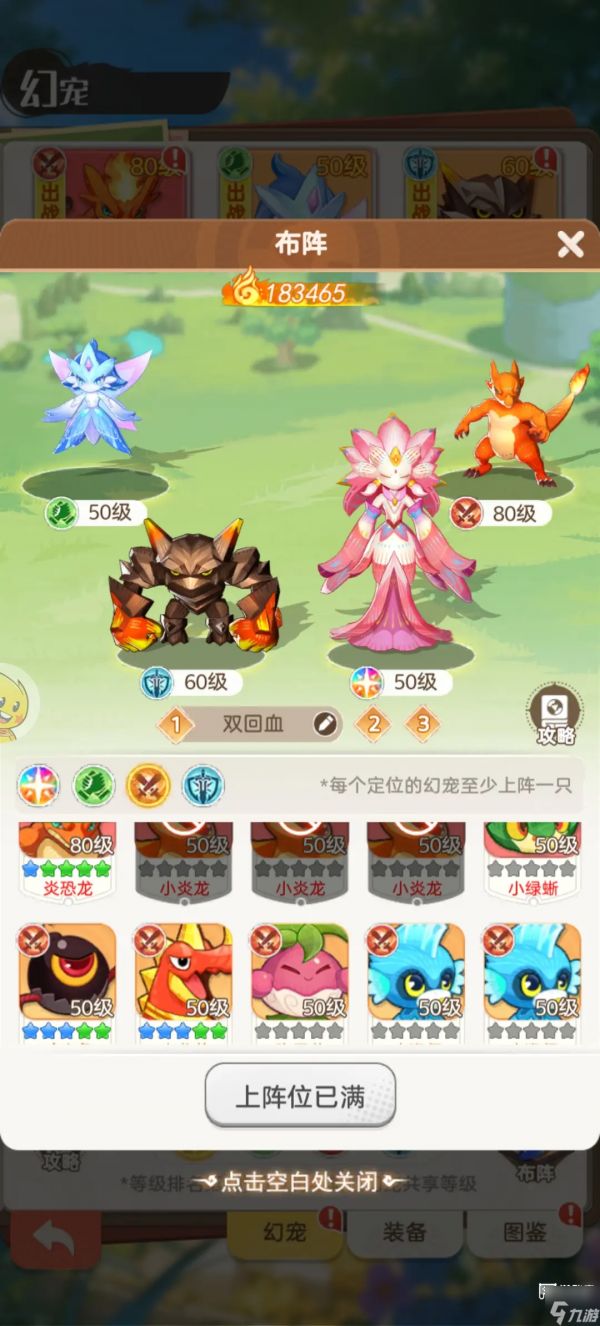Open the 攻略 guide button
The image size is (600, 1326).
(x=555, y=715)
